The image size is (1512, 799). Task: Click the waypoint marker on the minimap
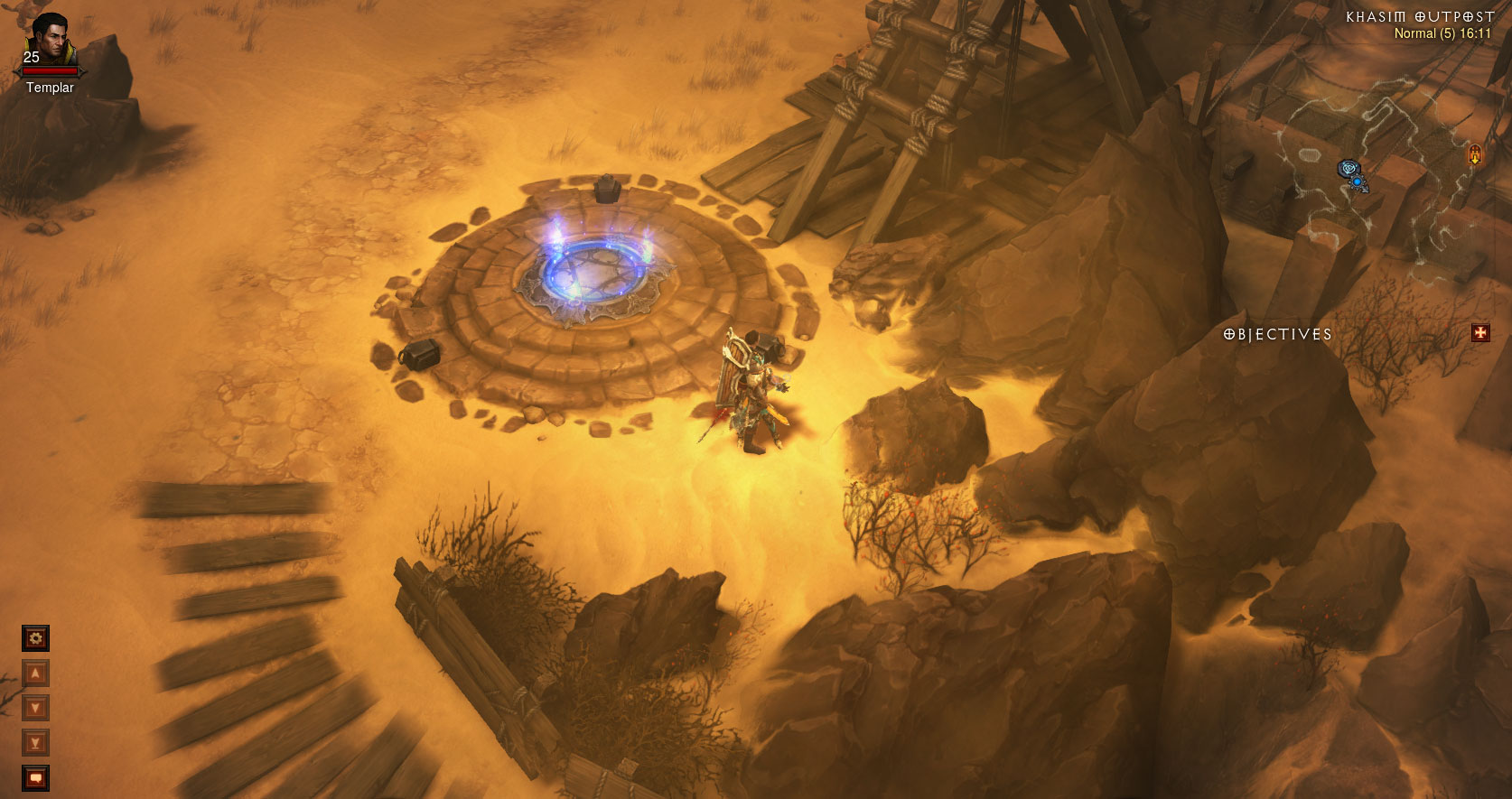[1349, 168]
